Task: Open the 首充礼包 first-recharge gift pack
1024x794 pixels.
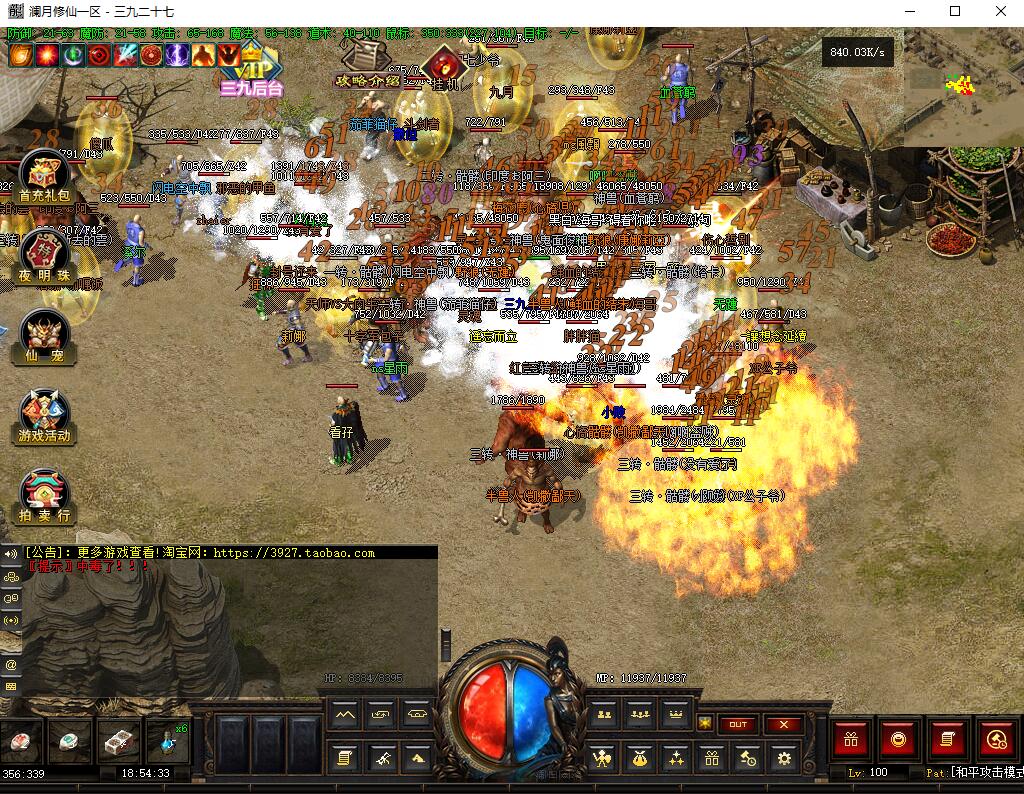Action: (x=44, y=179)
